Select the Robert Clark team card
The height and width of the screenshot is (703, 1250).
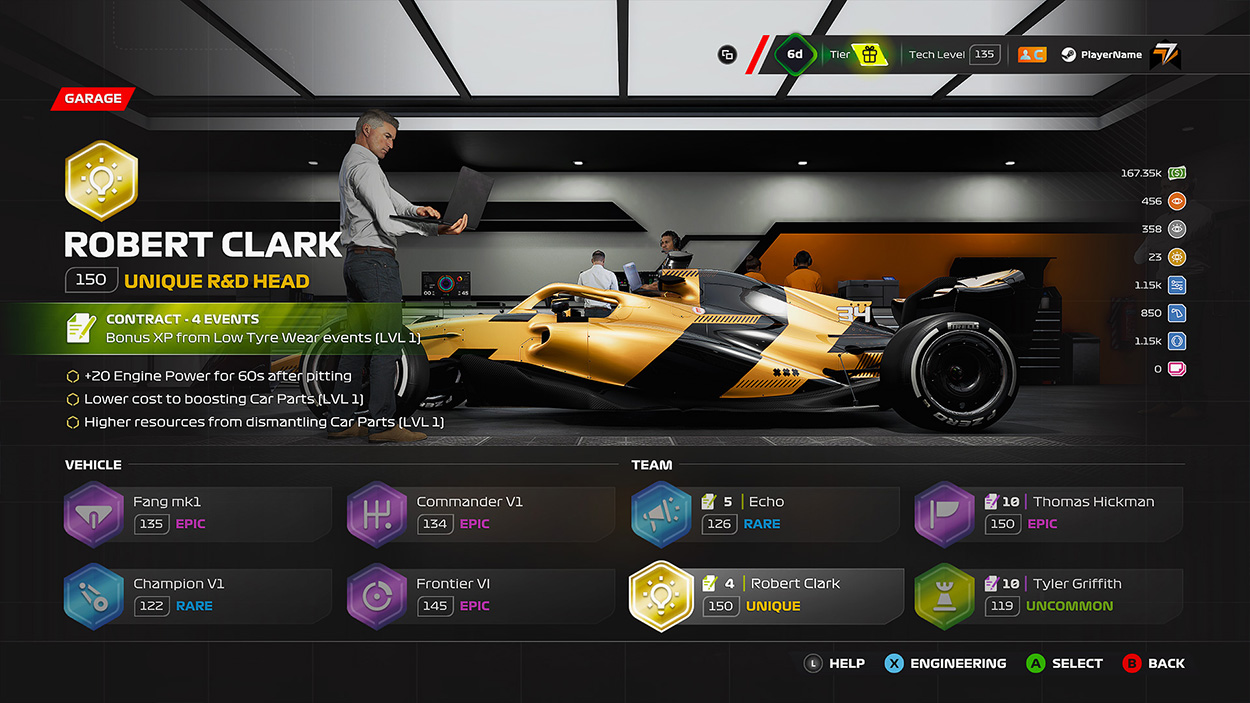pyautogui.click(x=764, y=595)
